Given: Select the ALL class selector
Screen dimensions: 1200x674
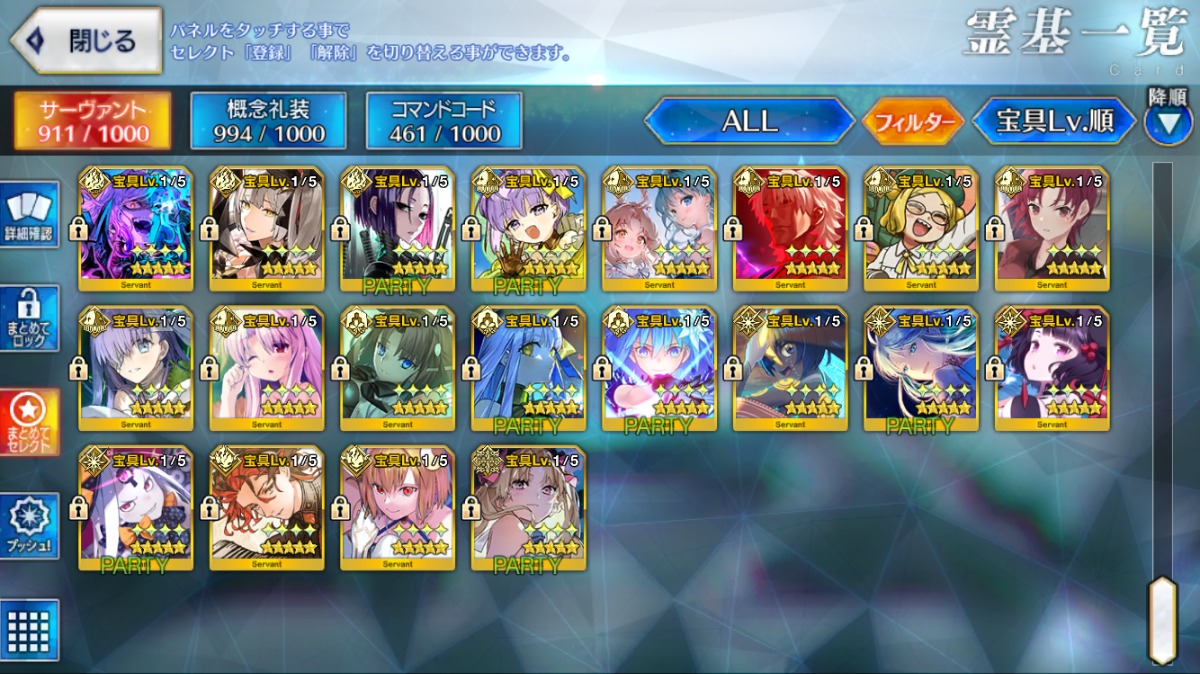Looking at the screenshot, I should (x=749, y=121).
